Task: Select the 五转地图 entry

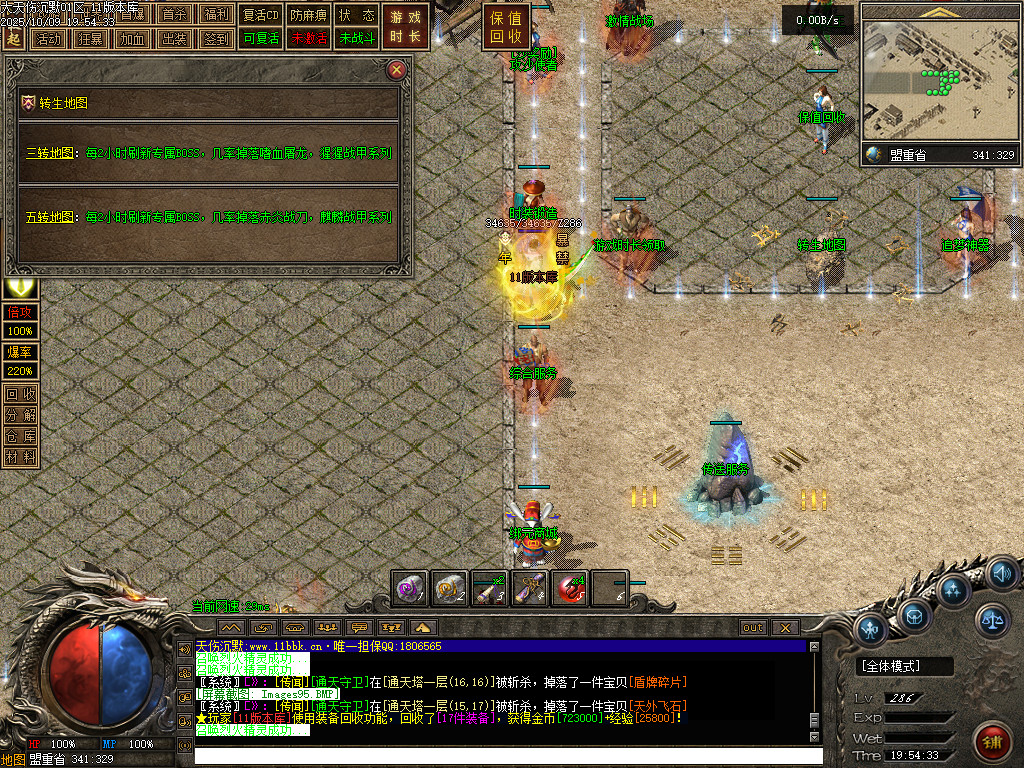Action: click(x=50, y=217)
